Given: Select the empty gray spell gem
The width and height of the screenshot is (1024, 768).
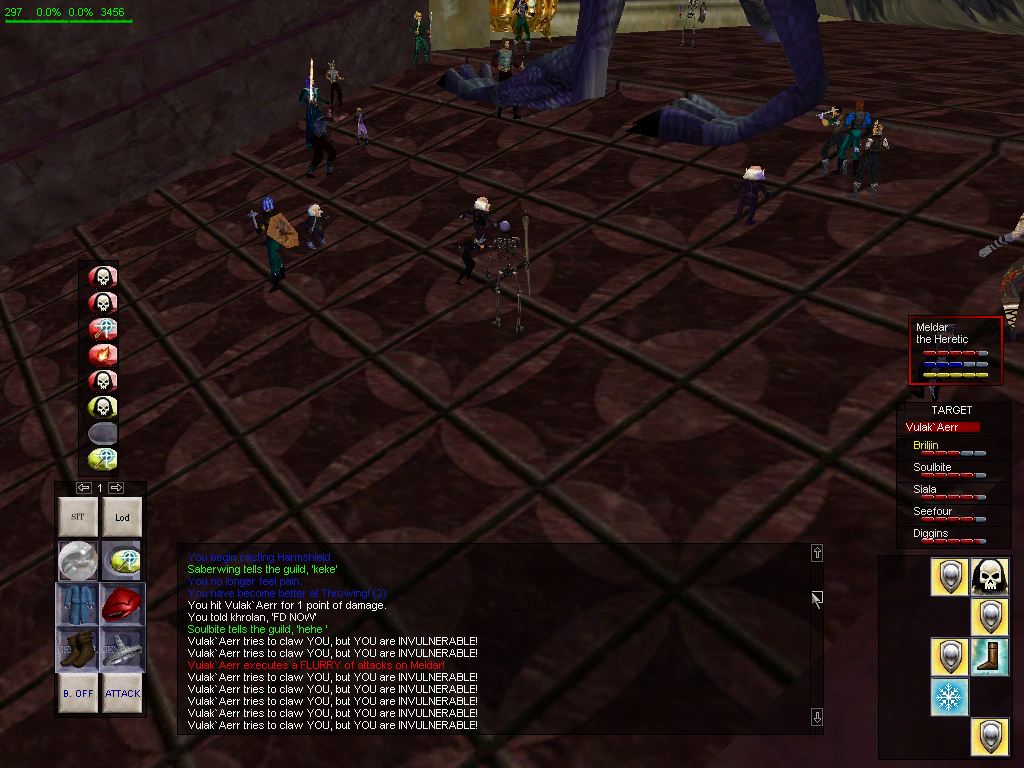Looking at the screenshot, I should coord(103,432).
